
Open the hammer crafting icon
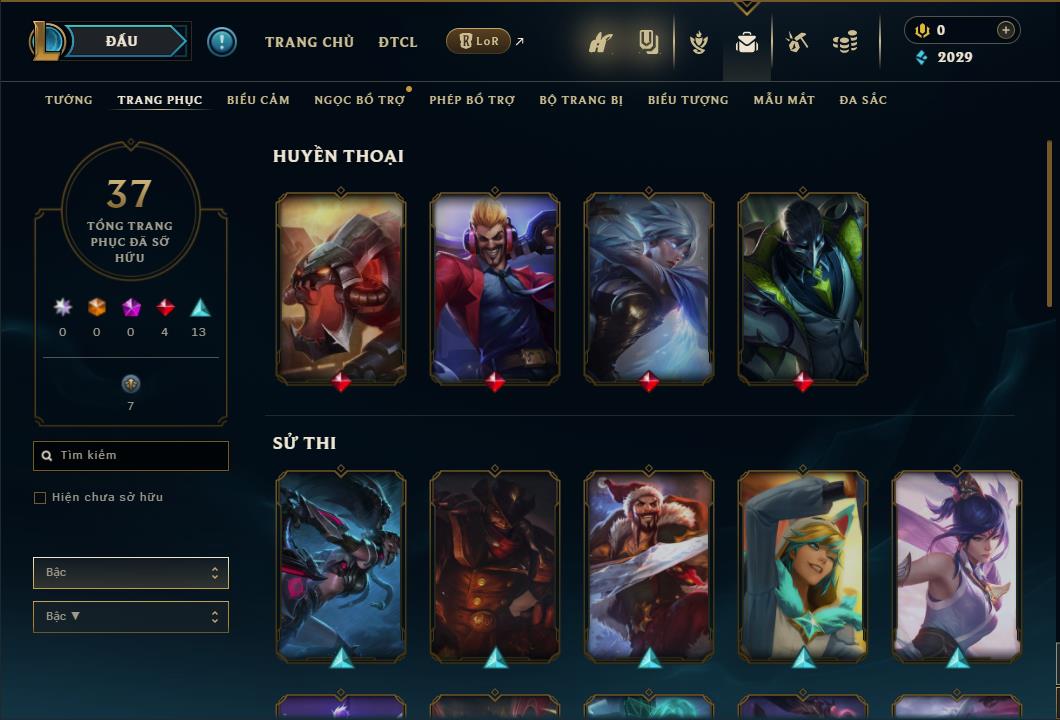click(x=797, y=42)
